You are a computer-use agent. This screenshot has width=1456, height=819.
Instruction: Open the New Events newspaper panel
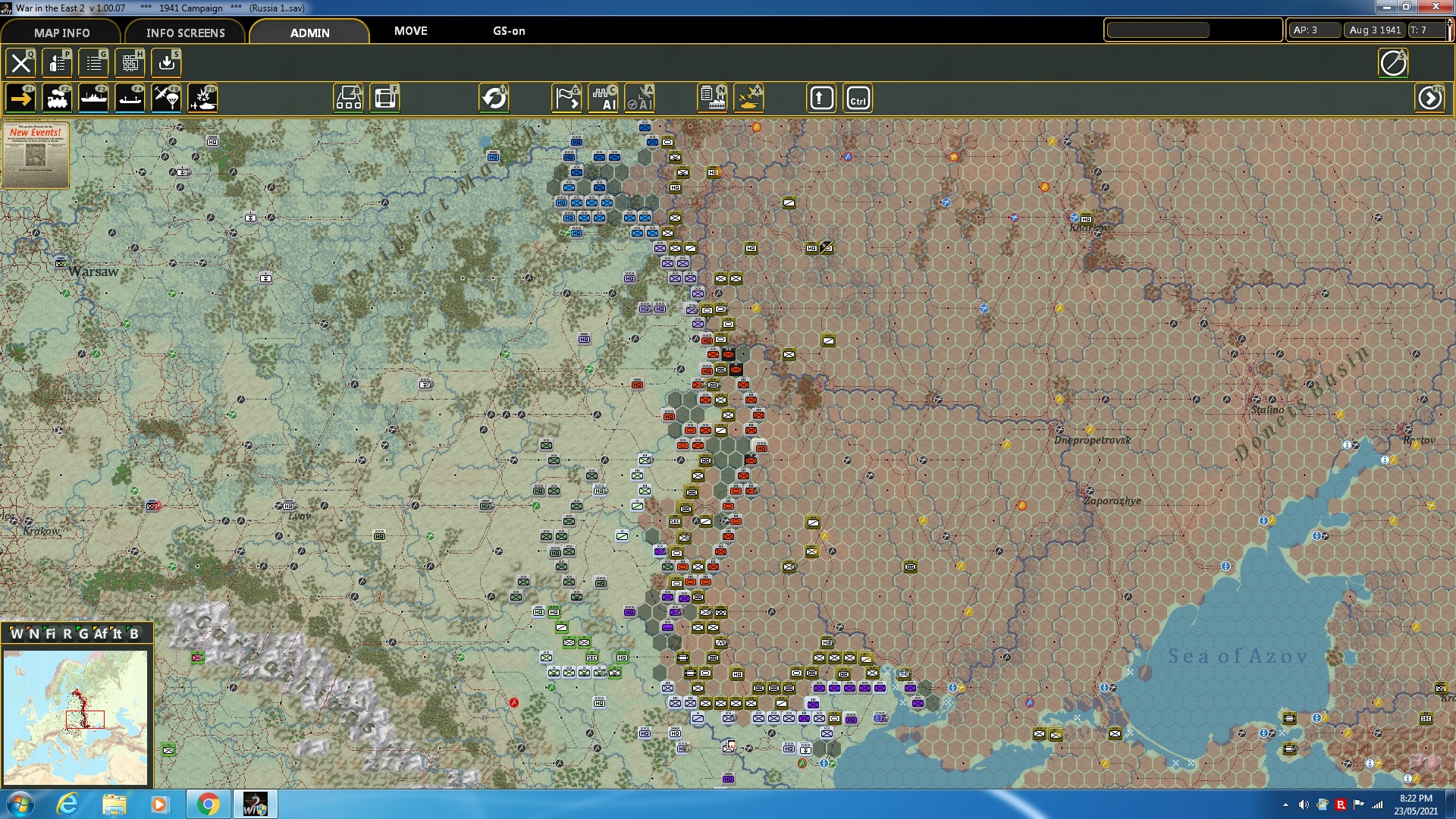(36, 155)
